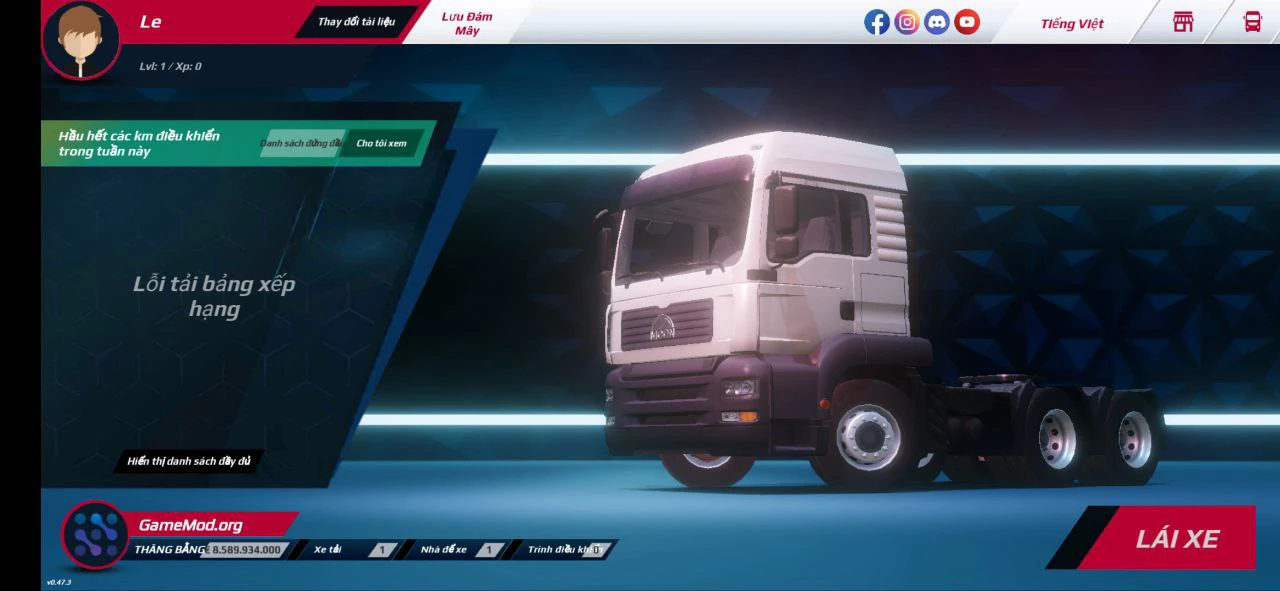
Task: Select Lưu Đám Mây cloud save
Action: [467, 23]
